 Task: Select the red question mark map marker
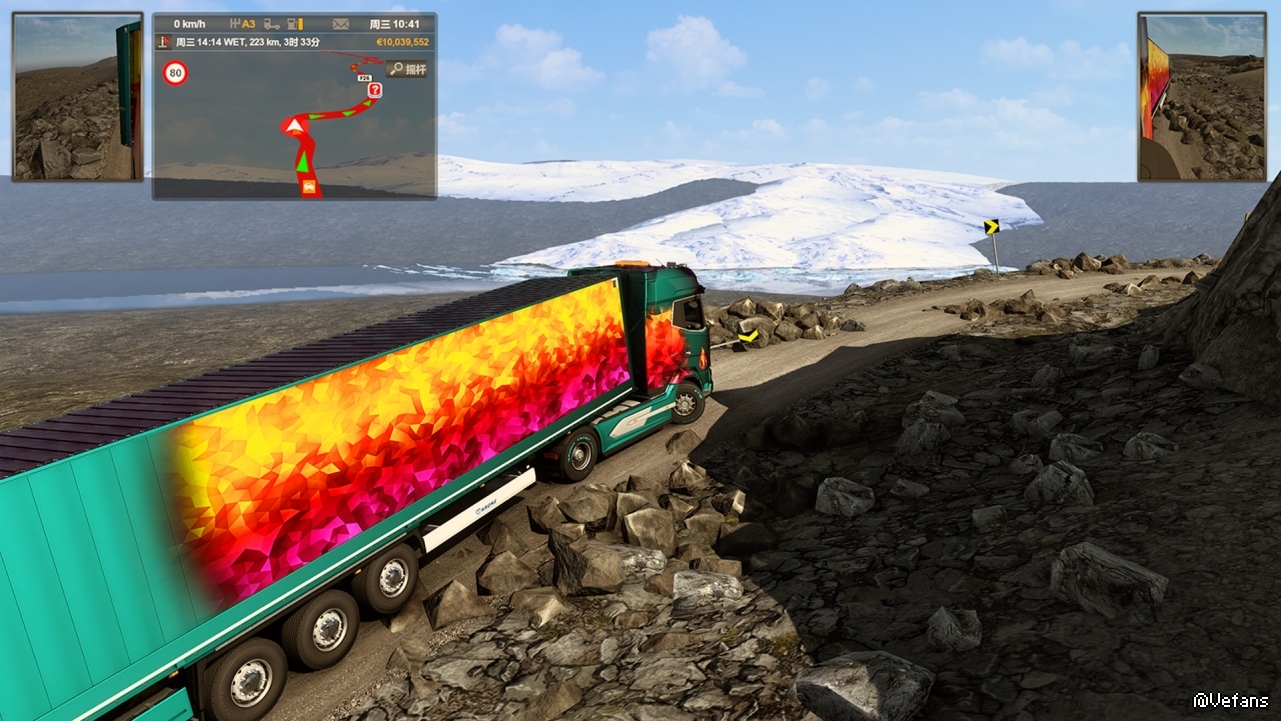coord(375,90)
